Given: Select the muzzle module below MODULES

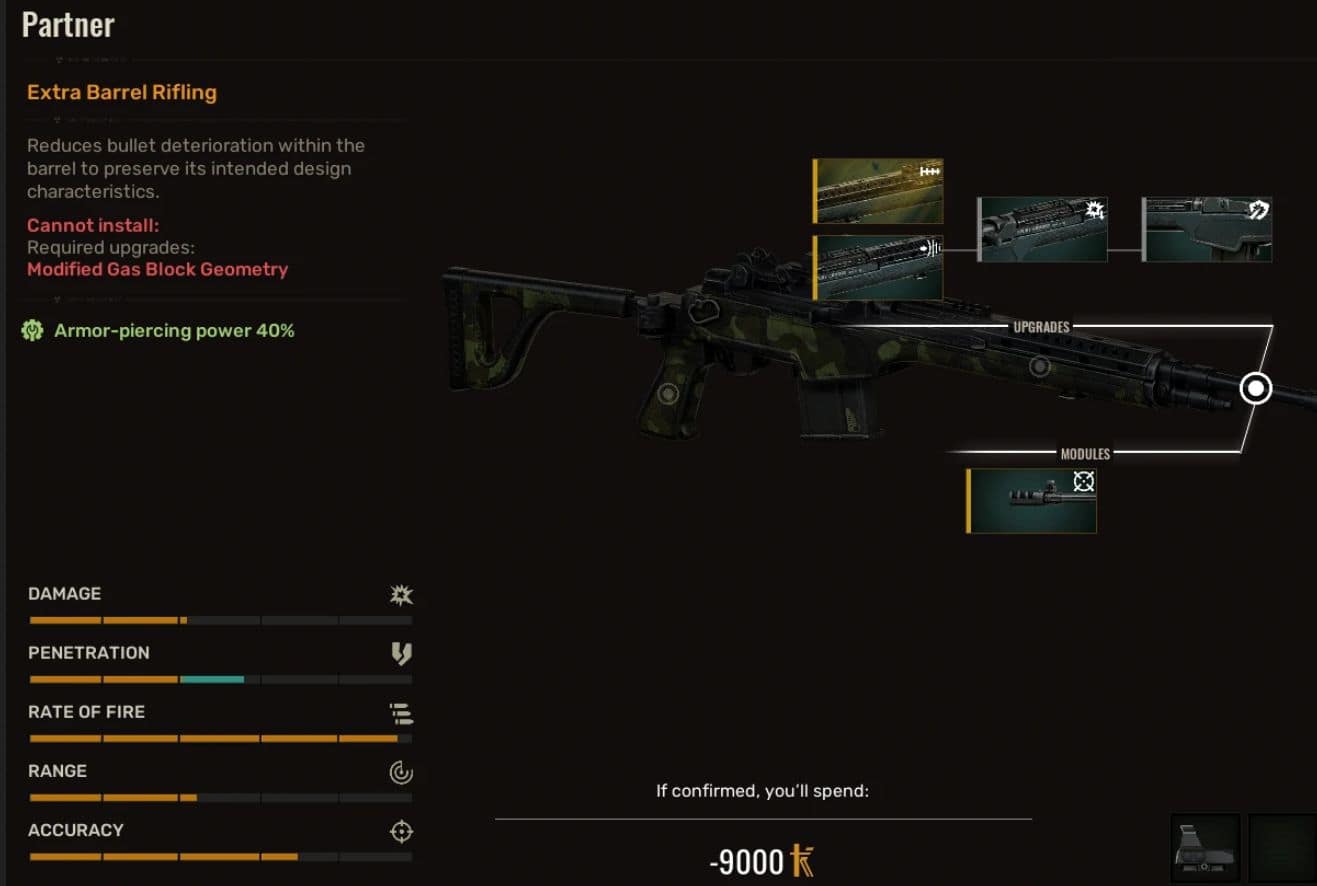Looking at the screenshot, I should click(x=1030, y=498).
